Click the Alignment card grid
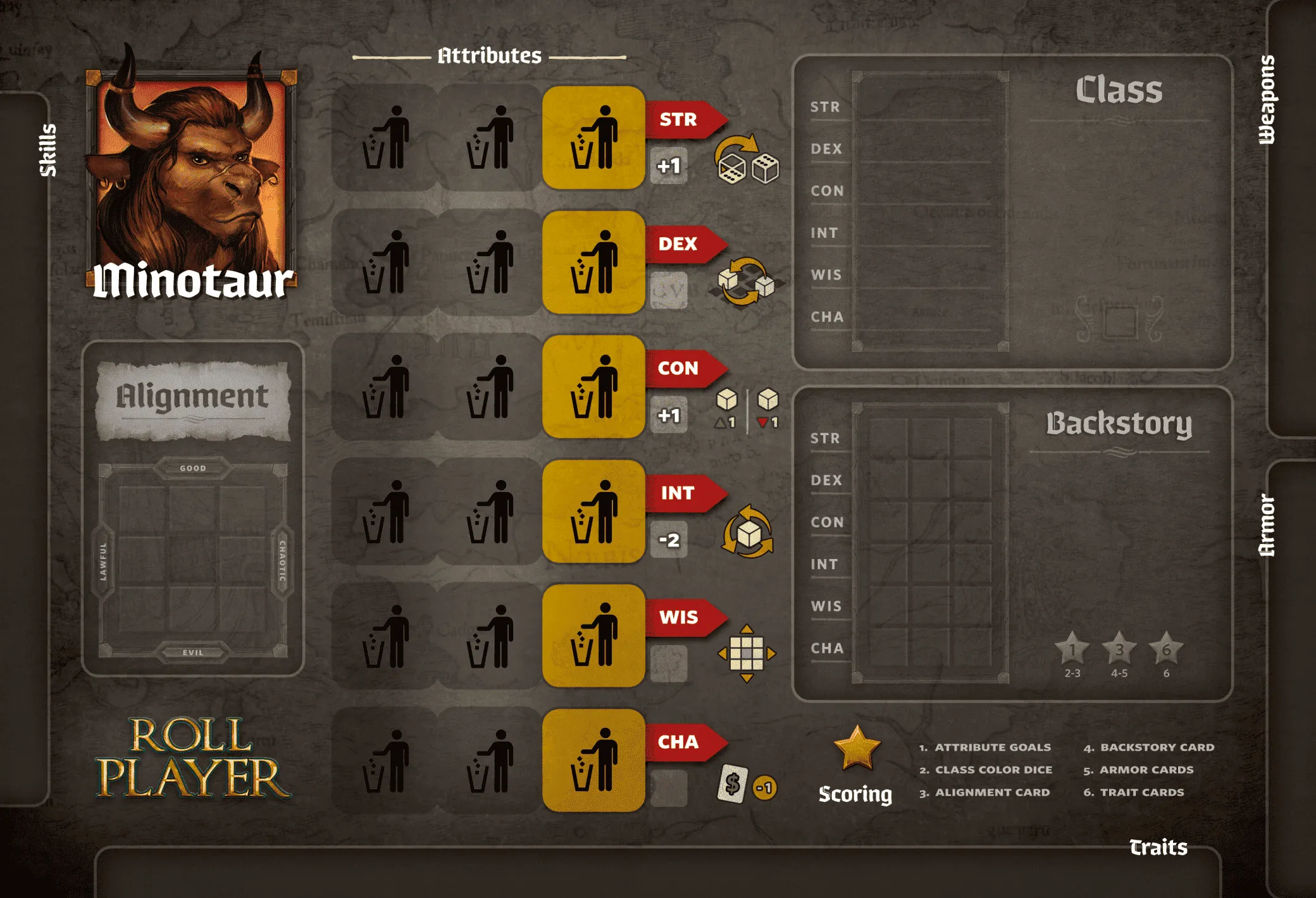The image size is (1316, 898). tap(193, 560)
